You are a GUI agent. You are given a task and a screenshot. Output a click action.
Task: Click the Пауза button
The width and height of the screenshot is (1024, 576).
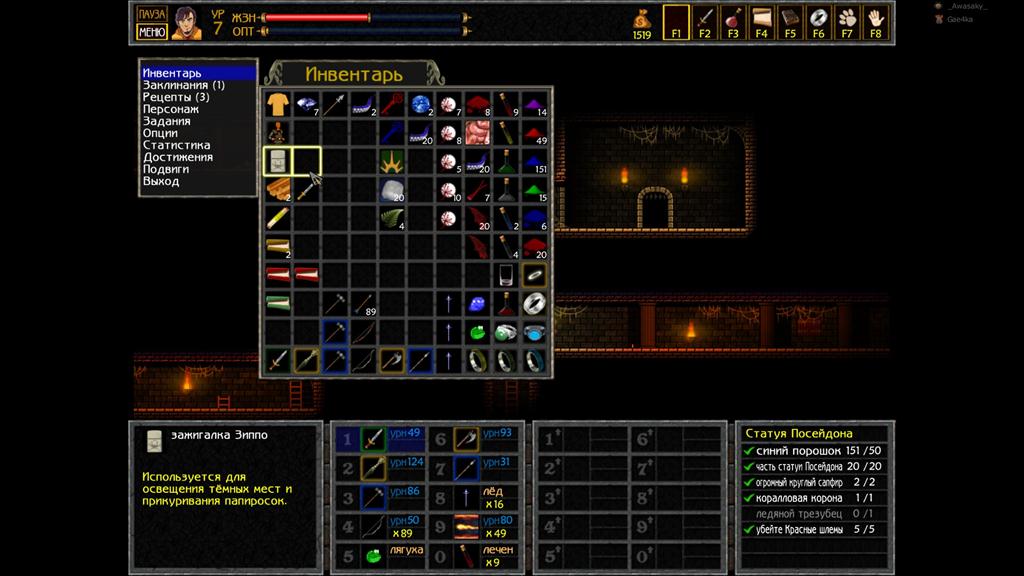click(151, 14)
